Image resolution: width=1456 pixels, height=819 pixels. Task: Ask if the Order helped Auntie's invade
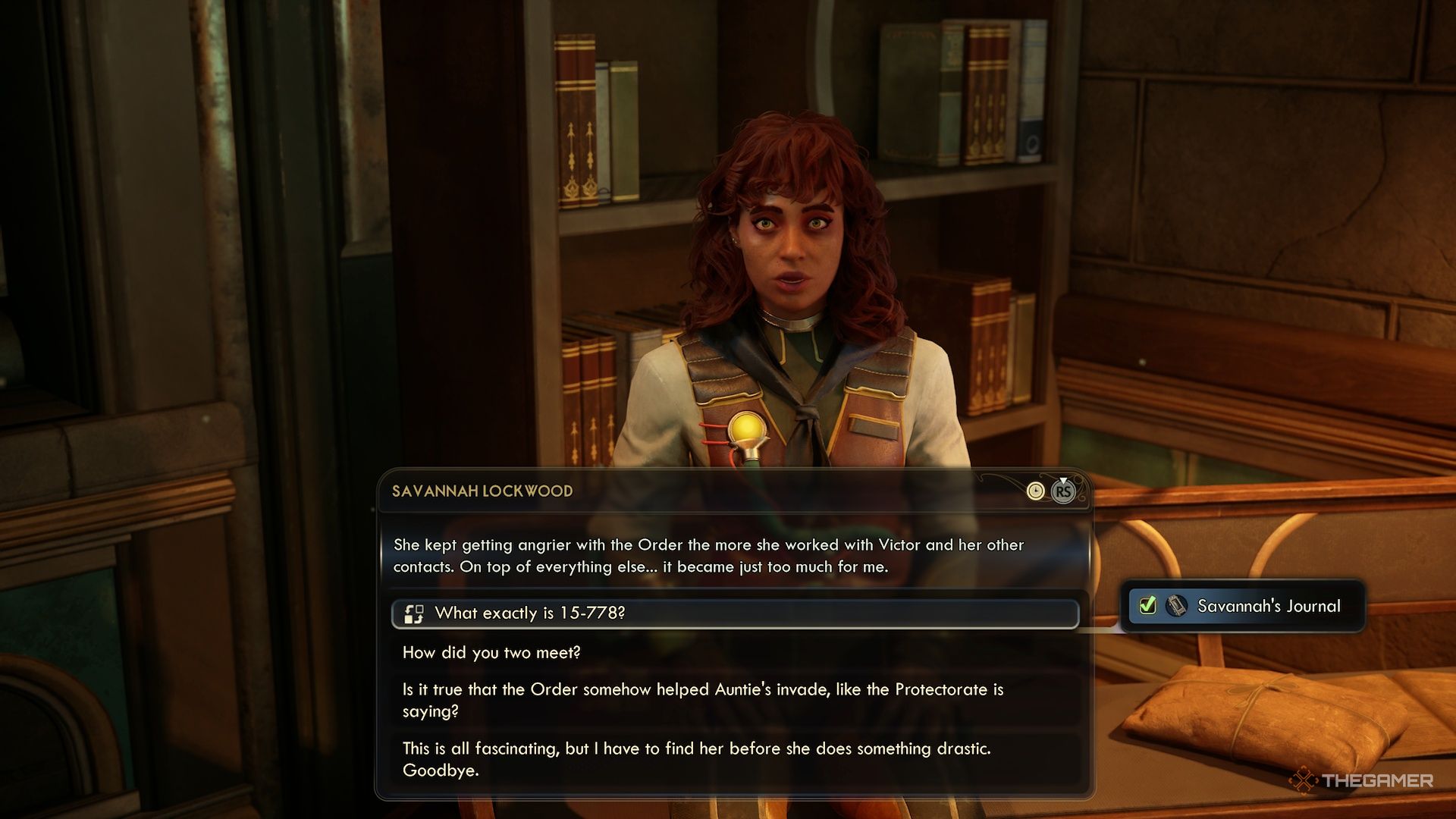click(x=702, y=700)
